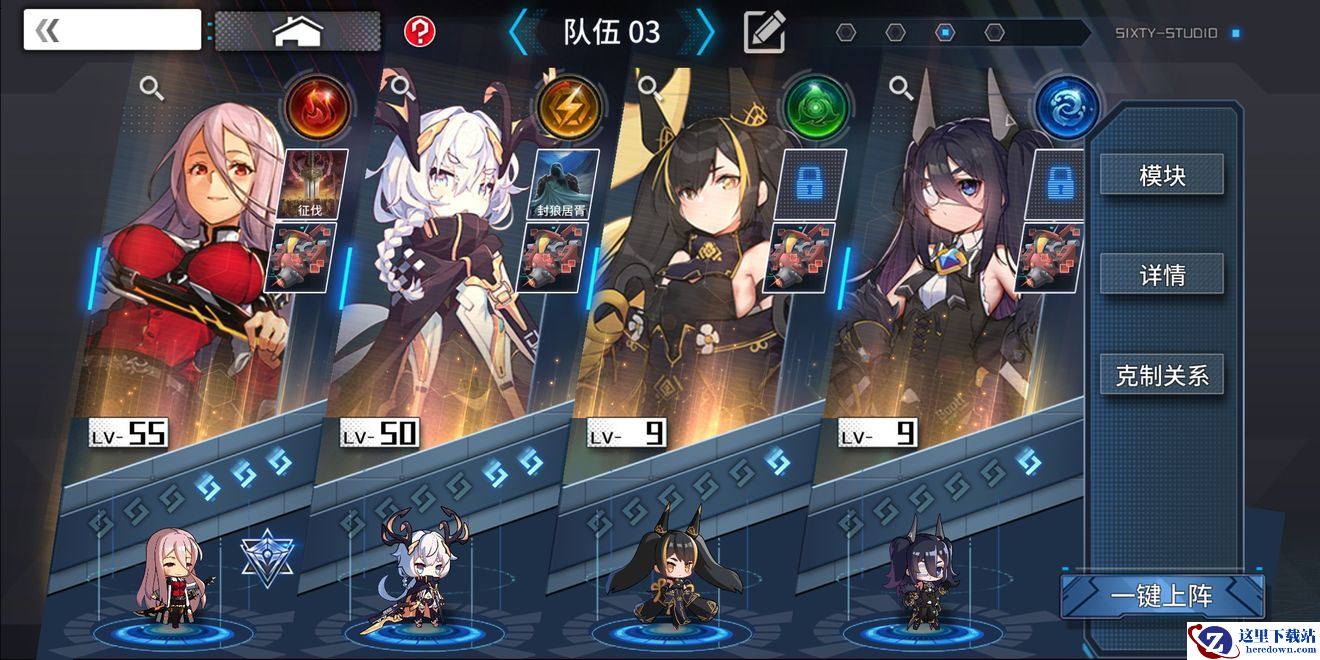Select the red fire element icon
Viewport: 1320px width, 660px height.
(317, 107)
